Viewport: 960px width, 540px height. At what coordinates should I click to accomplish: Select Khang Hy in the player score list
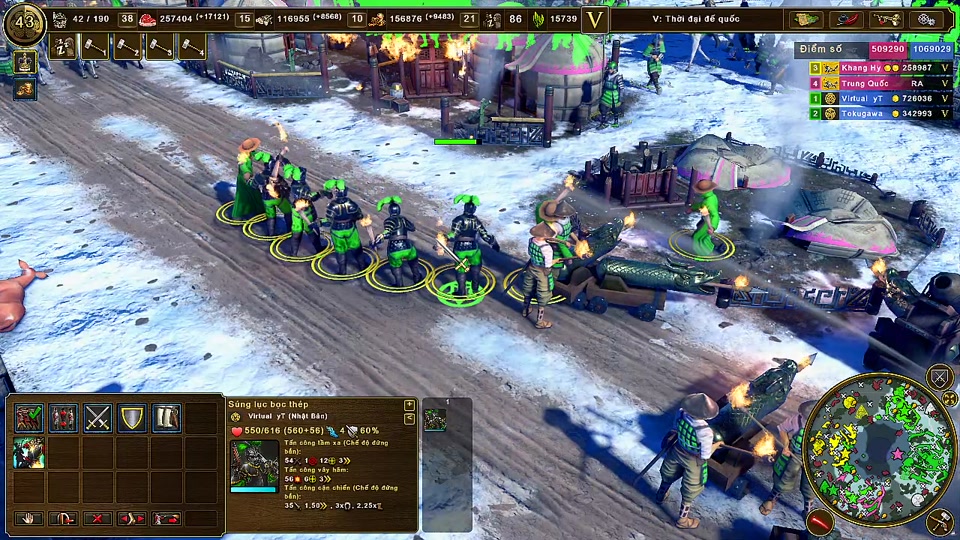pyautogui.click(x=860, y=67)
